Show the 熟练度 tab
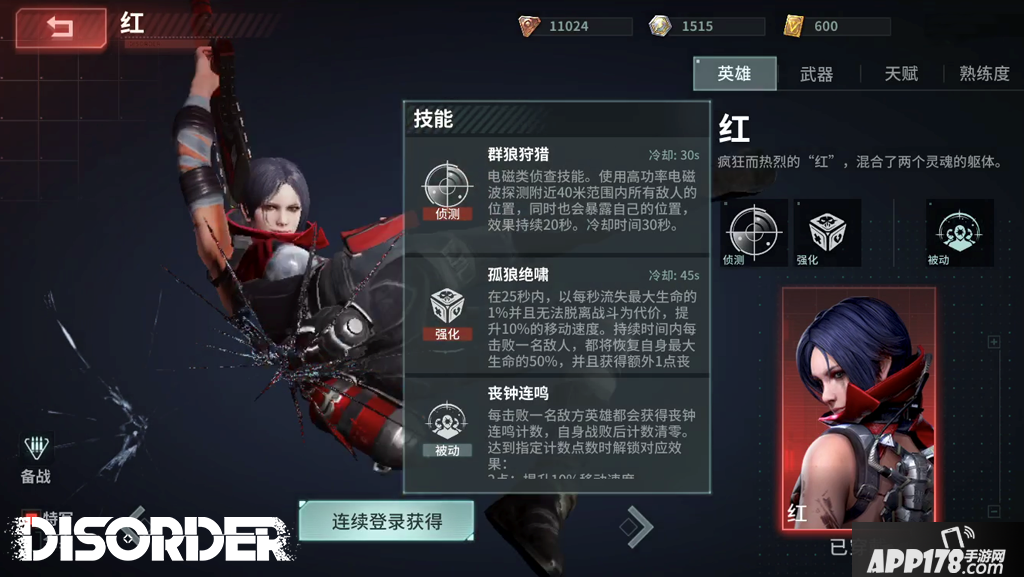The image size is (1024, 577). pyautogui.click(x=983, y=74)
